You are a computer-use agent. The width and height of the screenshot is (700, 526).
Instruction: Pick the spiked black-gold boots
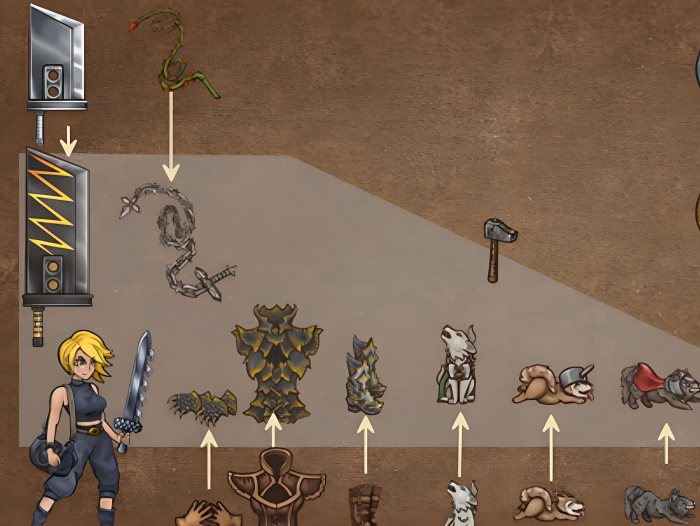click(365, 375)
